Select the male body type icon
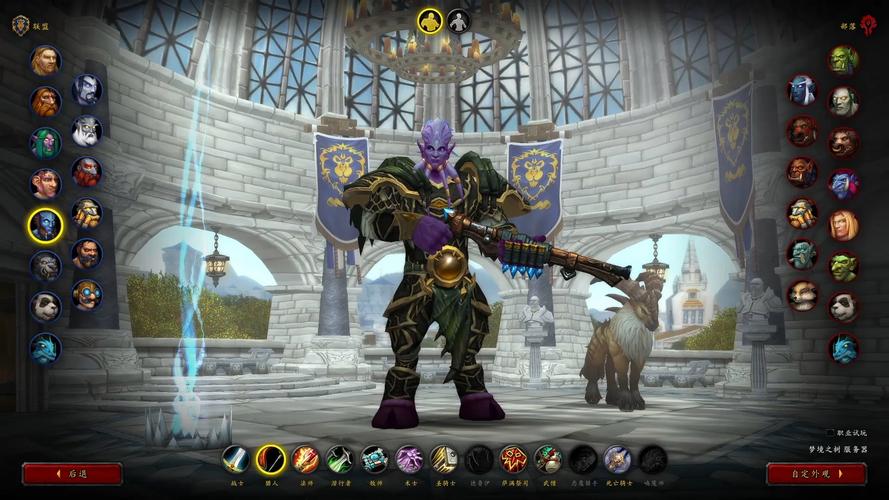This screenshot has height=500, width=889. (429, 21)
